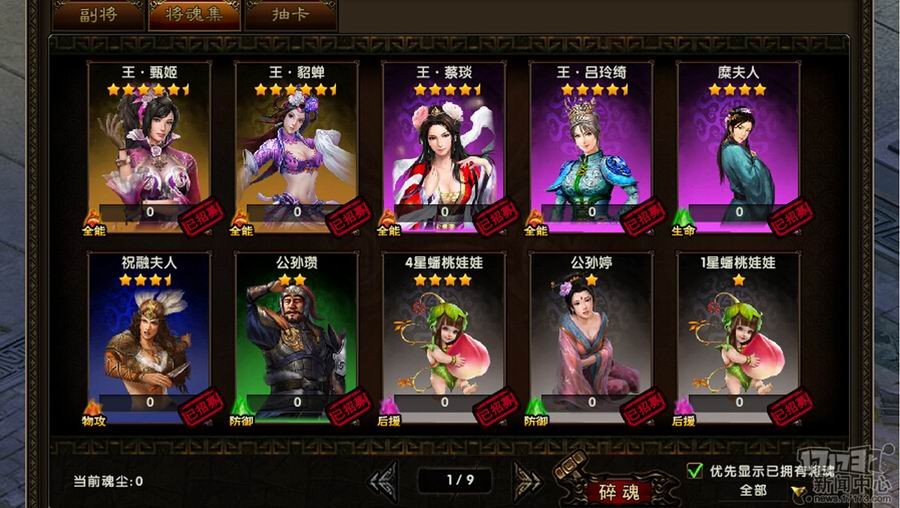
Task: Go to the next page arrow
Action: pos(526,480)
